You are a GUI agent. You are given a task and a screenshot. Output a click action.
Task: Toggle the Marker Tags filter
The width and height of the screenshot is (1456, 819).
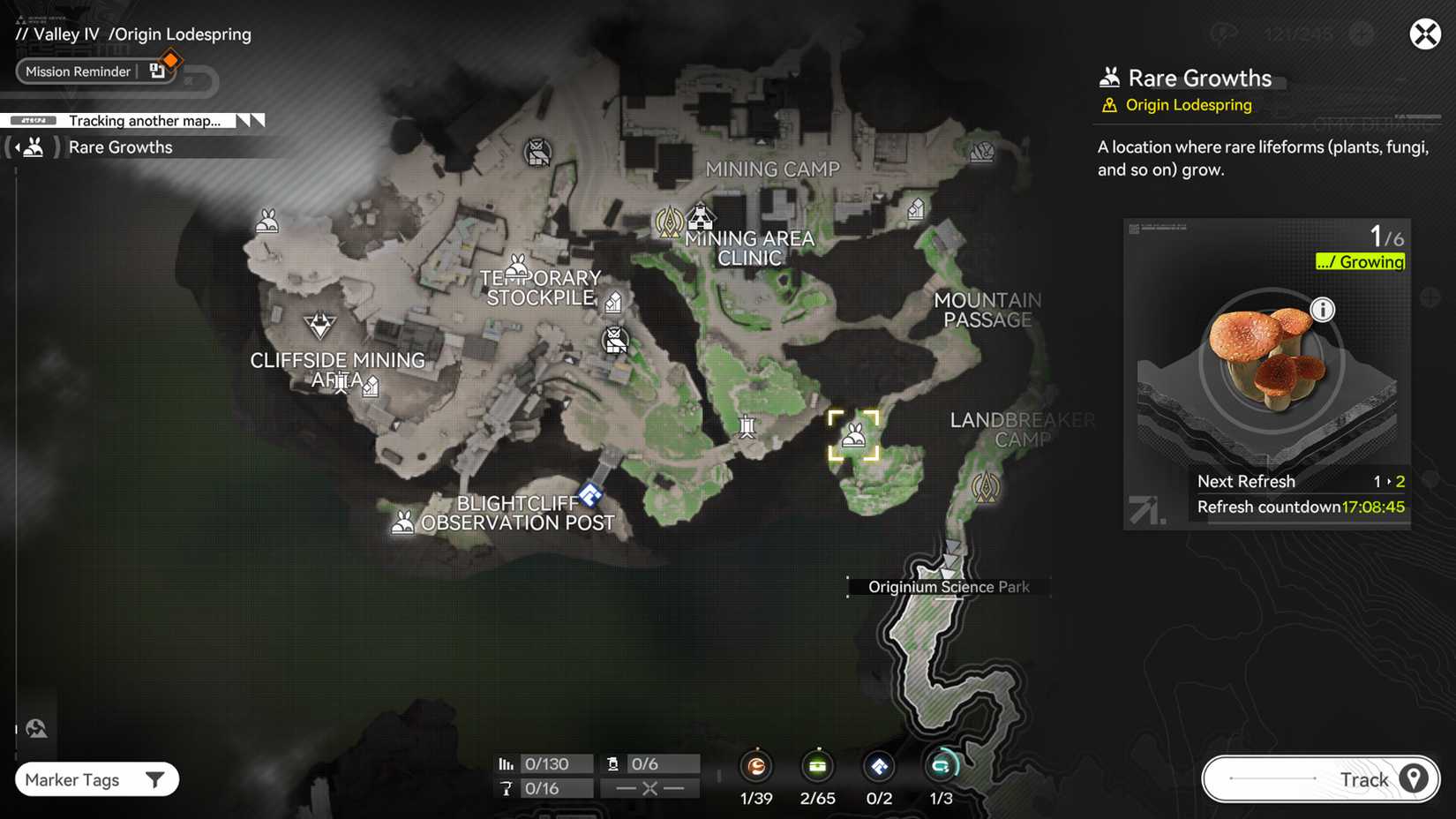point(96,779)
